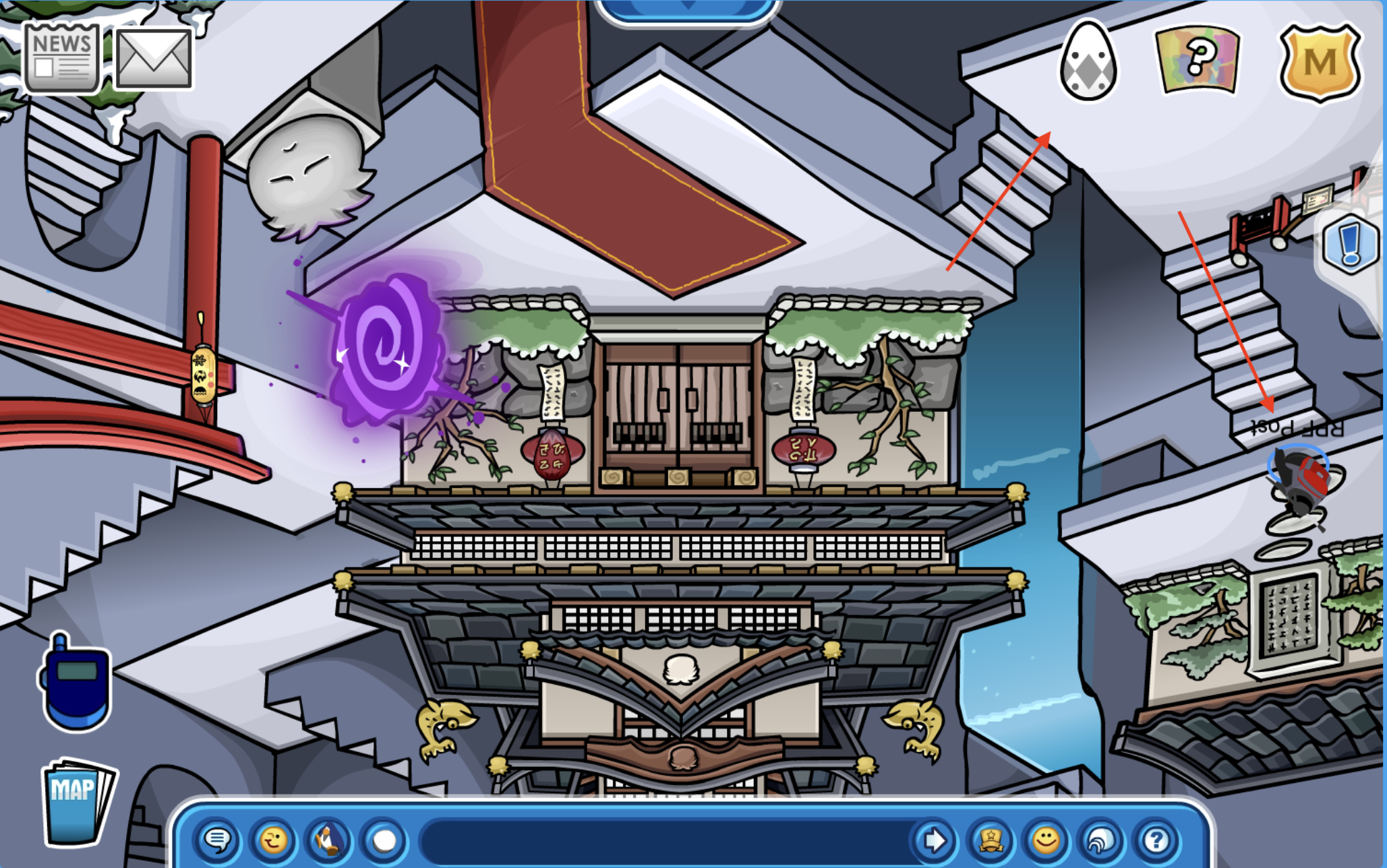Open the gold M moderator badge
The width and height of the screenshot is (1387, 868).
pos(1320,63)
